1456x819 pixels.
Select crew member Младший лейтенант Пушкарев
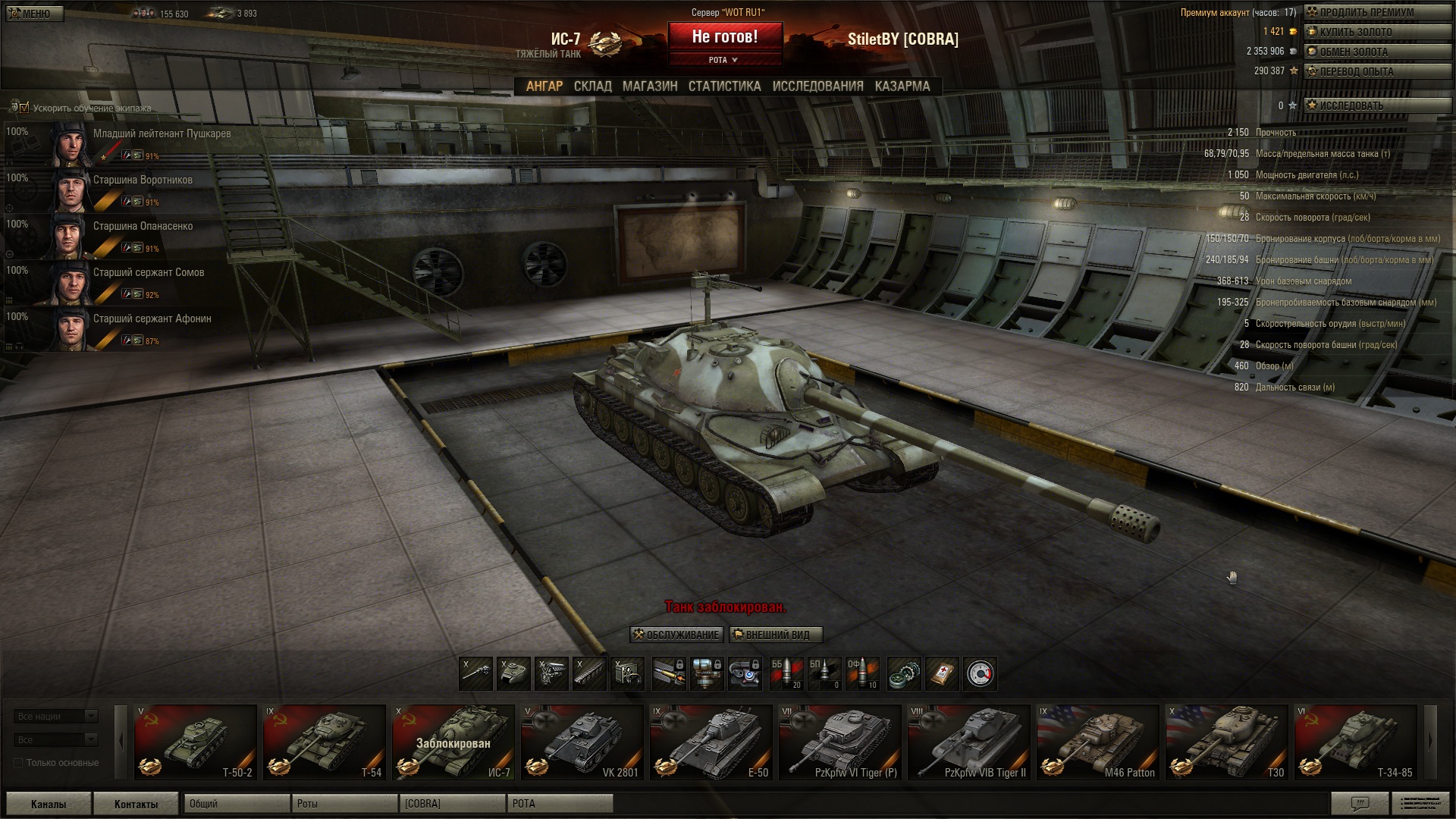162,134
